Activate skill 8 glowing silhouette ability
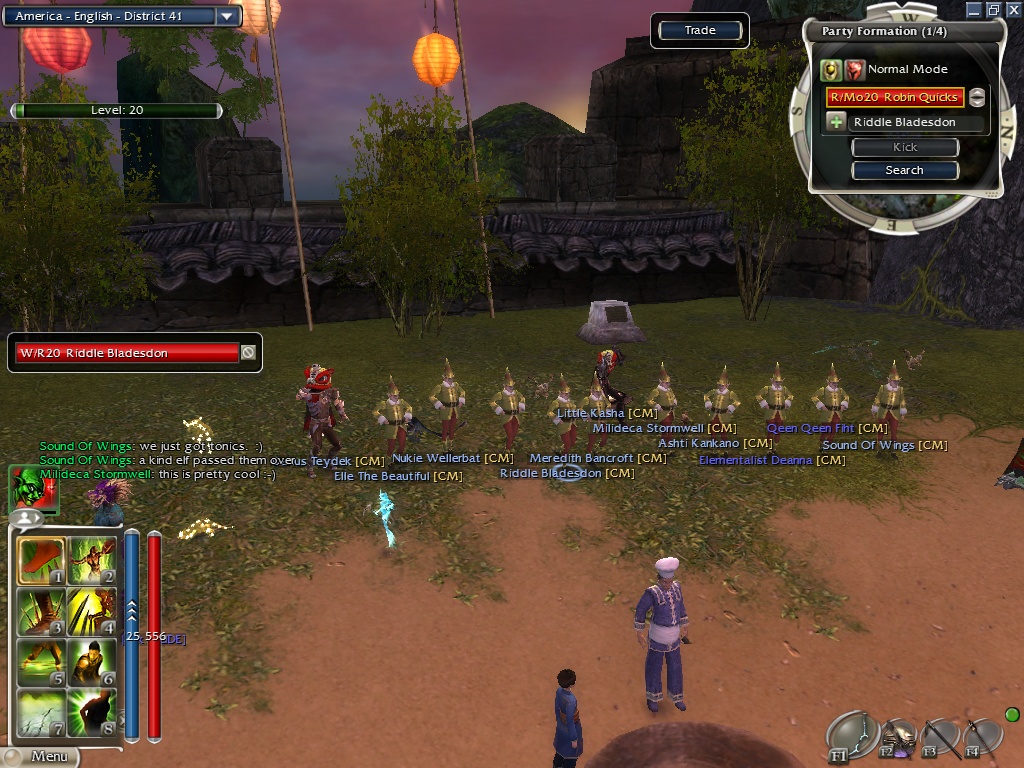Image resolution: width=1024 pixels, height=768 pixels. coord(92,712)
